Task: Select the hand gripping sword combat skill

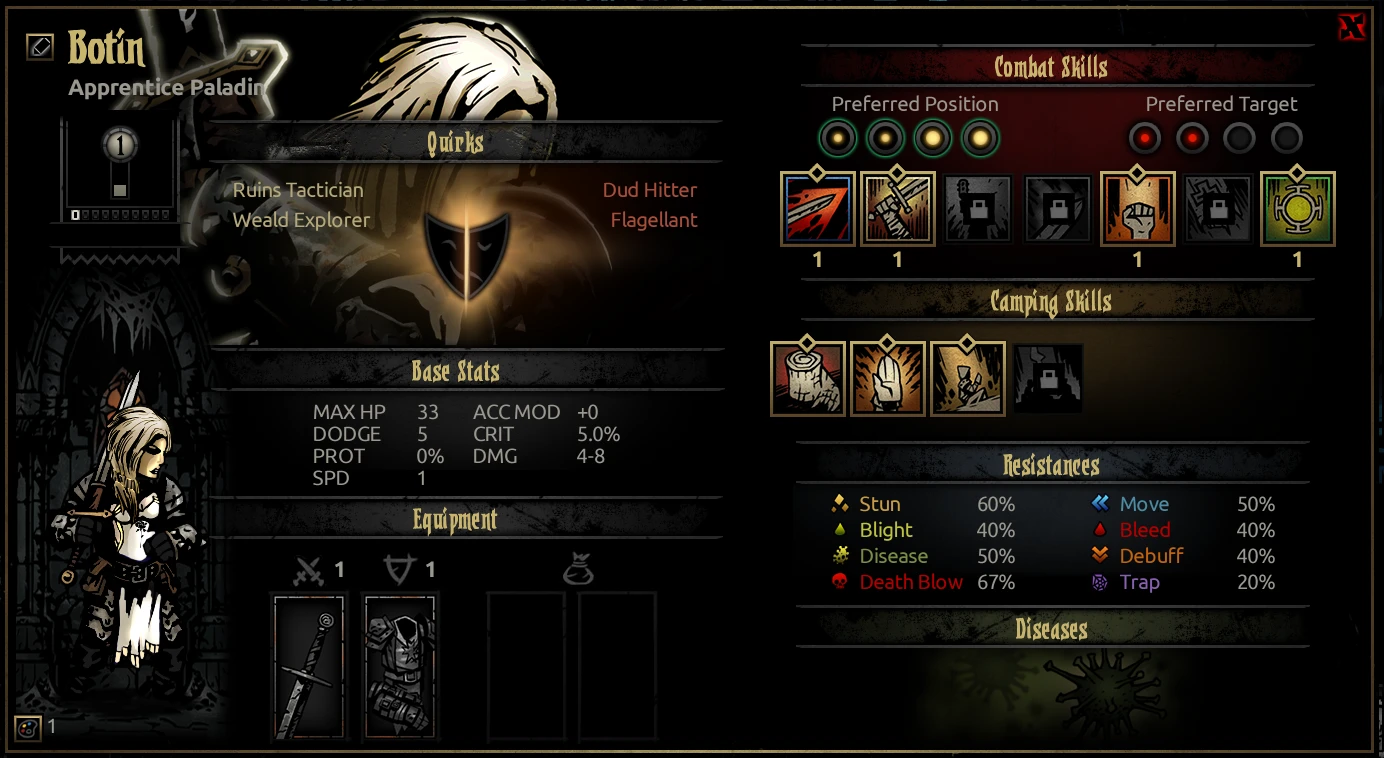Action: coord(897,209)
